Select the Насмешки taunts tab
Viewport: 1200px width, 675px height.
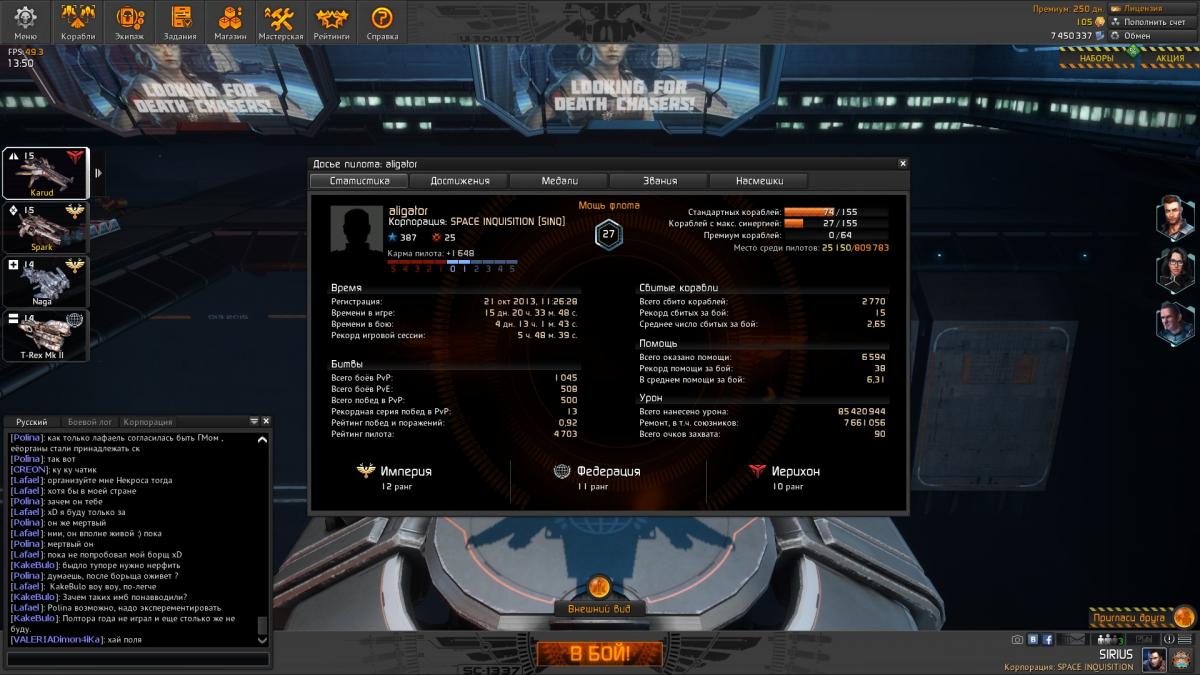point(759,181)
